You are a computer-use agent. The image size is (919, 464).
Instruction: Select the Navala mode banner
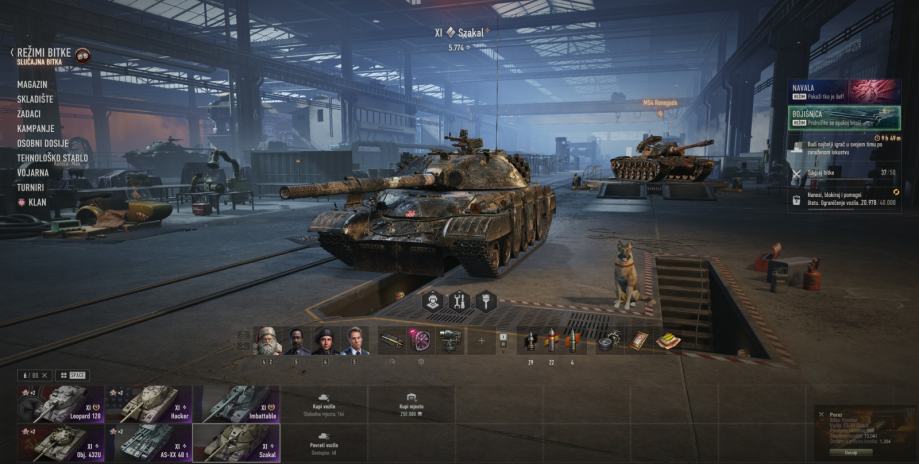pos(844,92)
